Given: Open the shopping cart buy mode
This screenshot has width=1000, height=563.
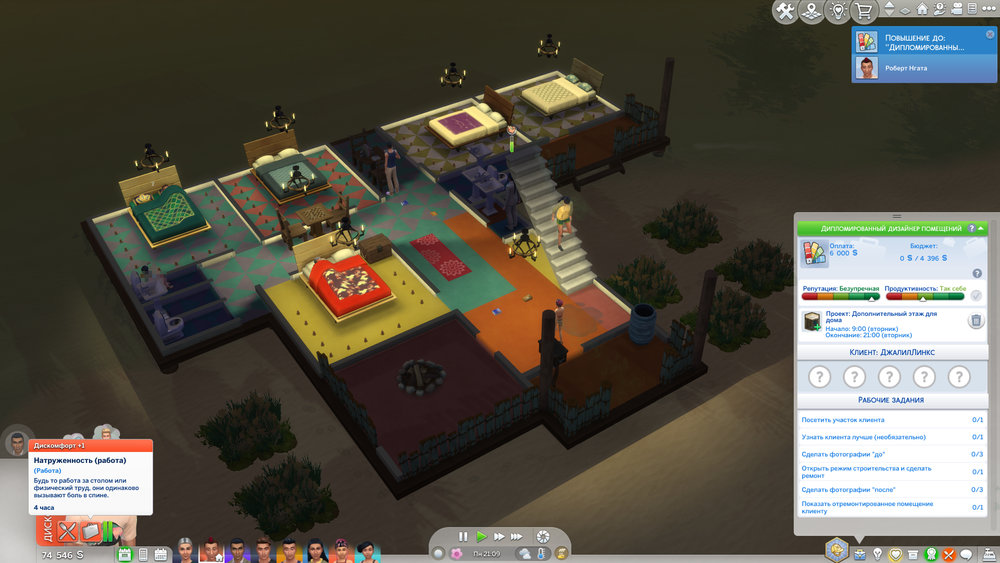Looking at the screenshot, I should (x=862, y=12).
